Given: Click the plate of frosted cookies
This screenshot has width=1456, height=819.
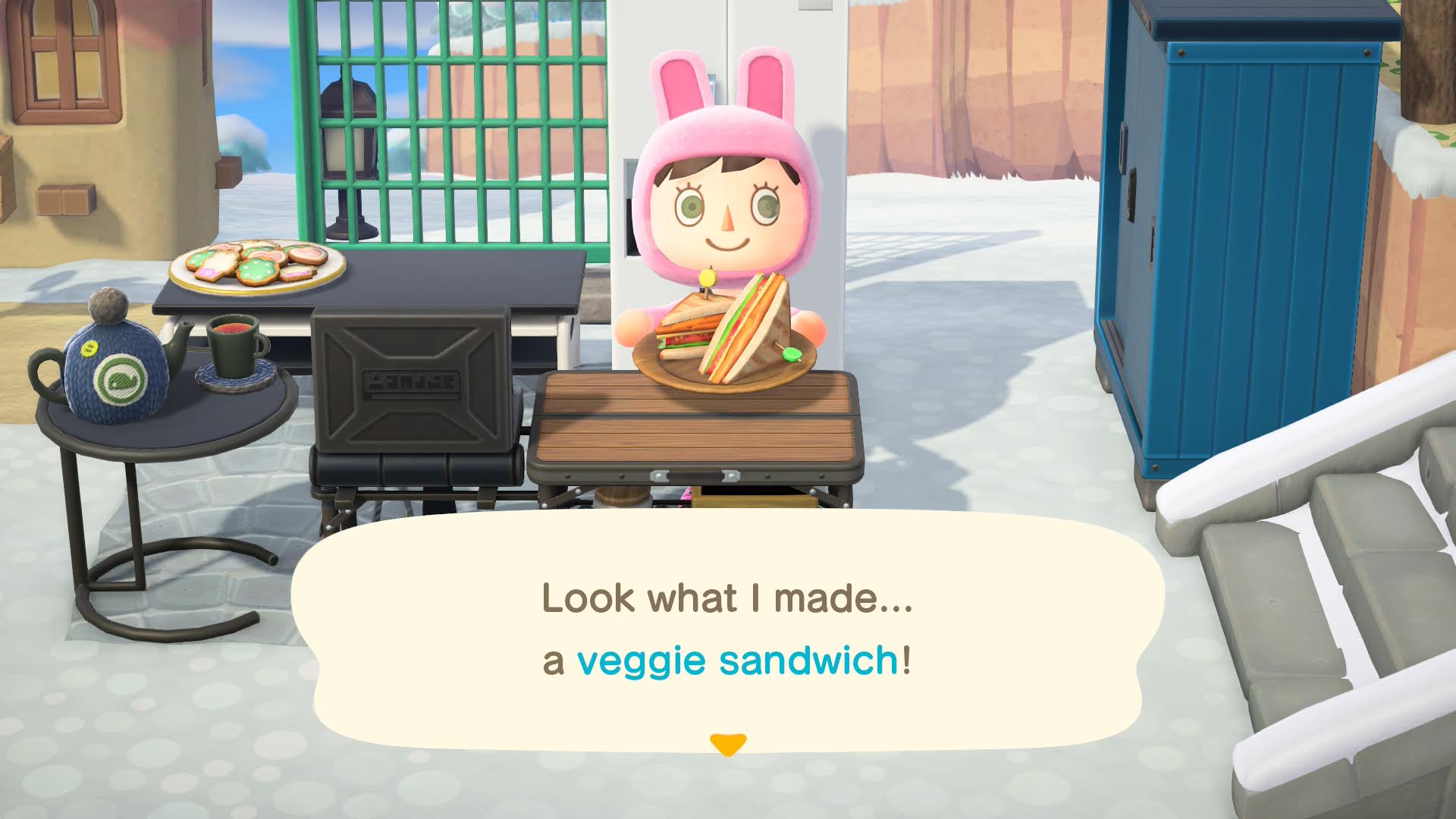Looking at the screenshot, I should point(254,265).
